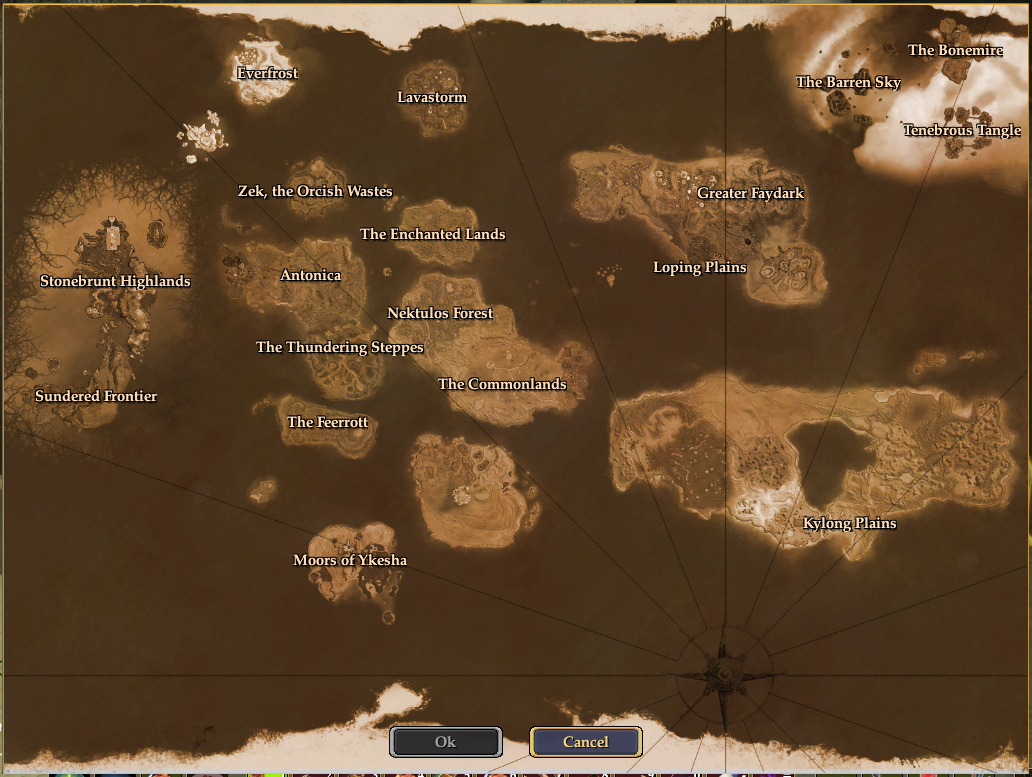Choose Lavastorm as the destination
Screen dimensions: 1032x777
(x=432, y=97)
